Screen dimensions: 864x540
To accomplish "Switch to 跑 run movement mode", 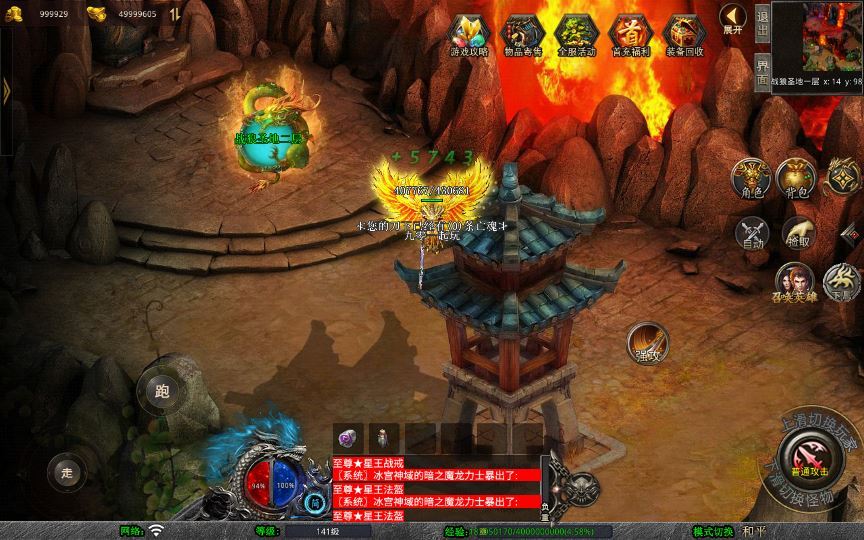I will [x=162, y=391].
